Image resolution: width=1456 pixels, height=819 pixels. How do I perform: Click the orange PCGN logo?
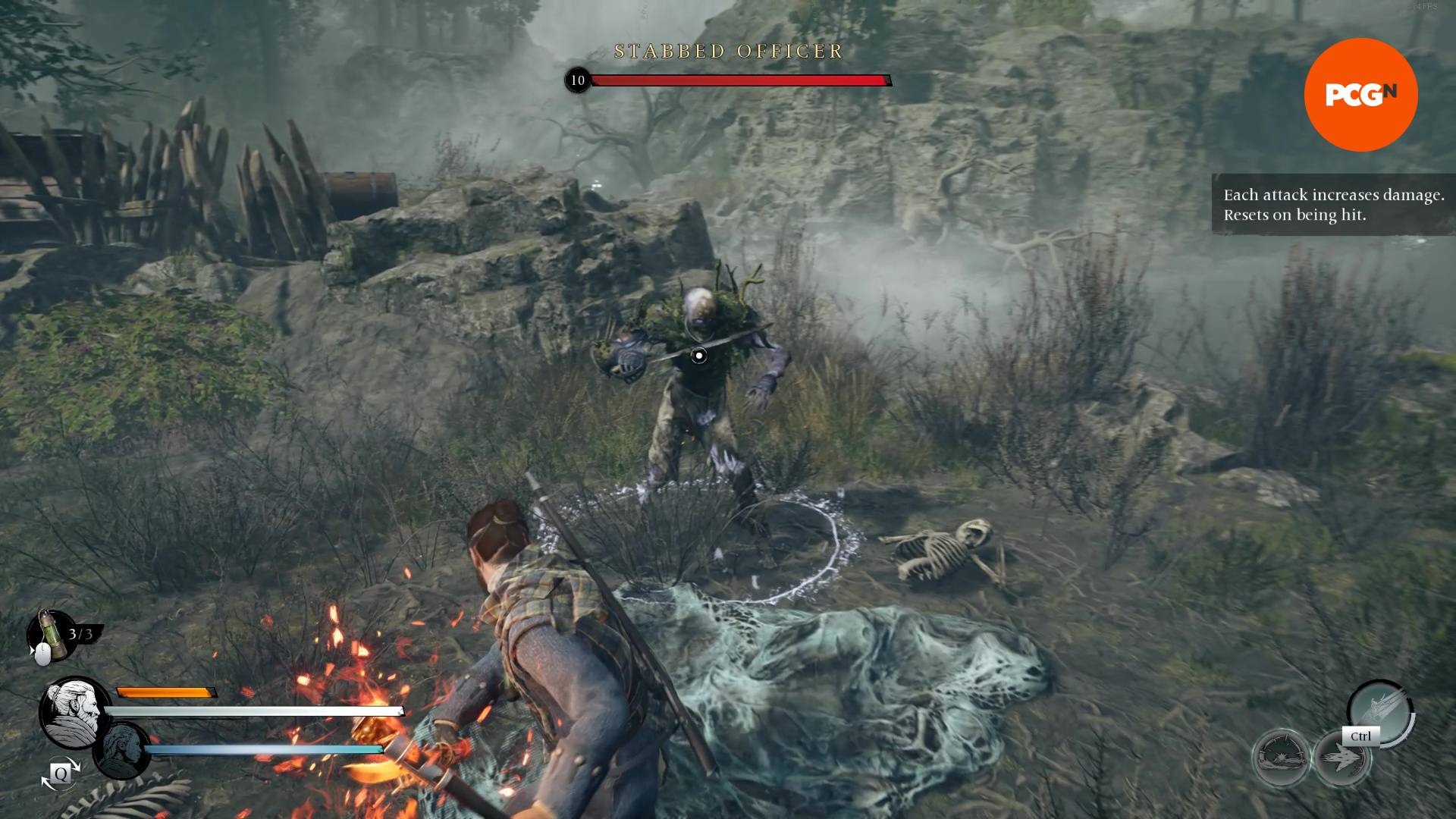[x=1360, y=95]
